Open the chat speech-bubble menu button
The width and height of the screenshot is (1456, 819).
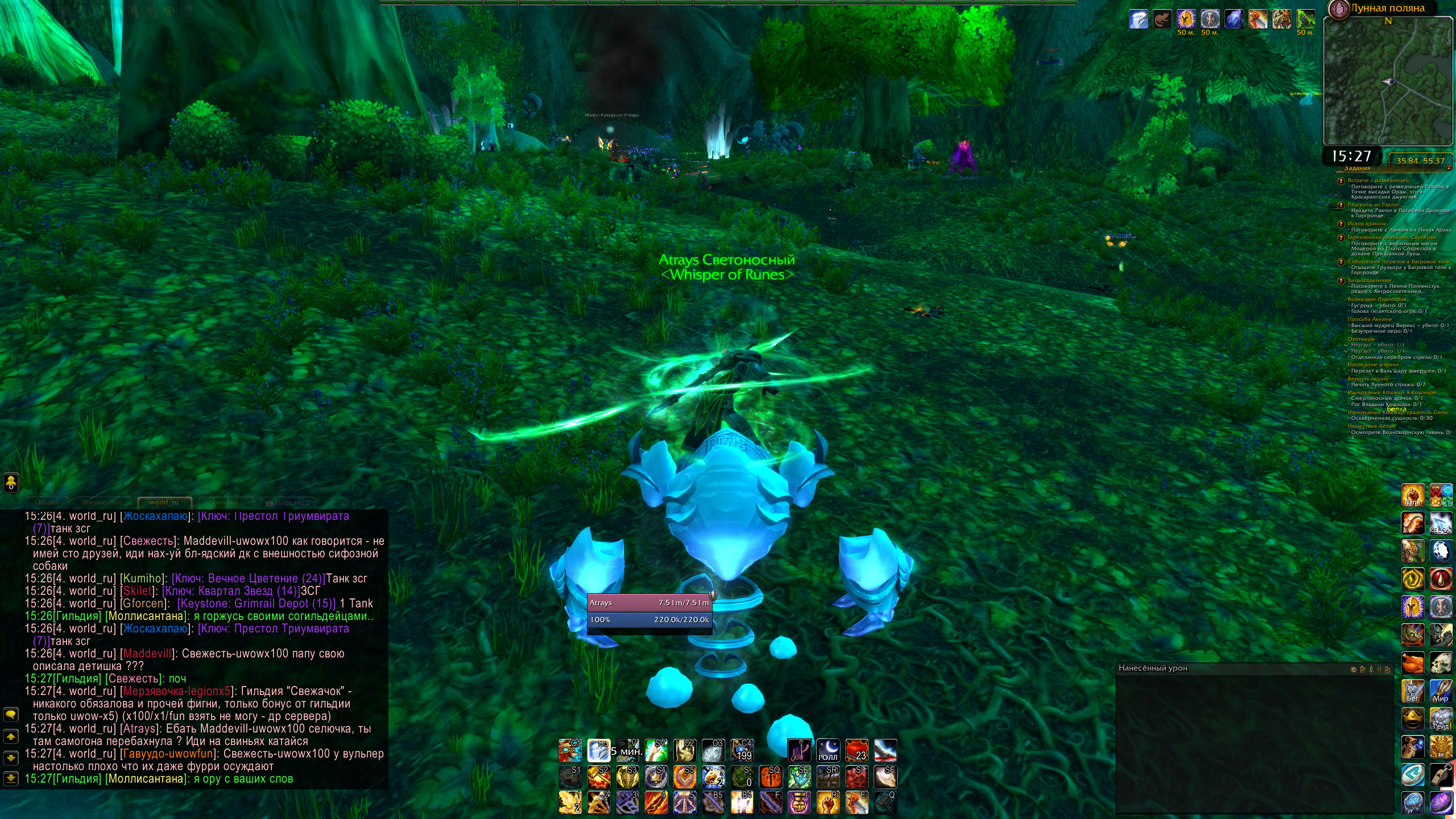[11, 714]
